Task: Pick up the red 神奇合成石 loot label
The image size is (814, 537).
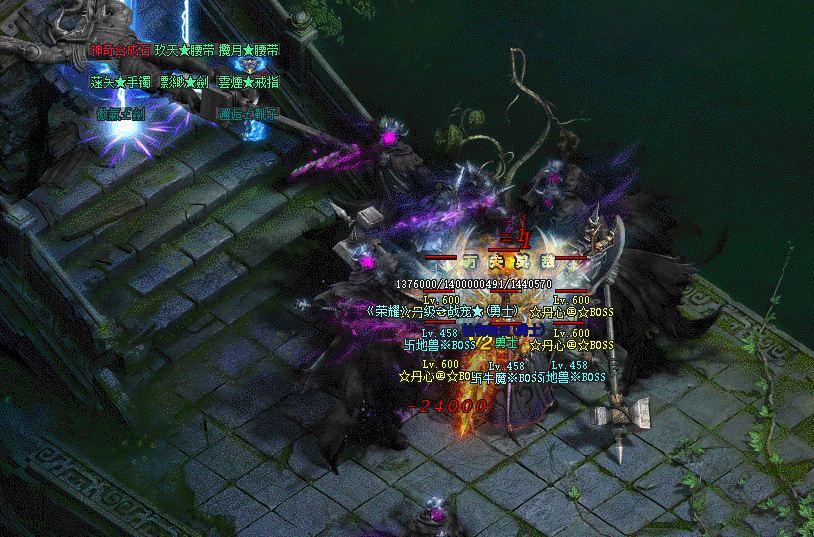Action: [120, 49]
